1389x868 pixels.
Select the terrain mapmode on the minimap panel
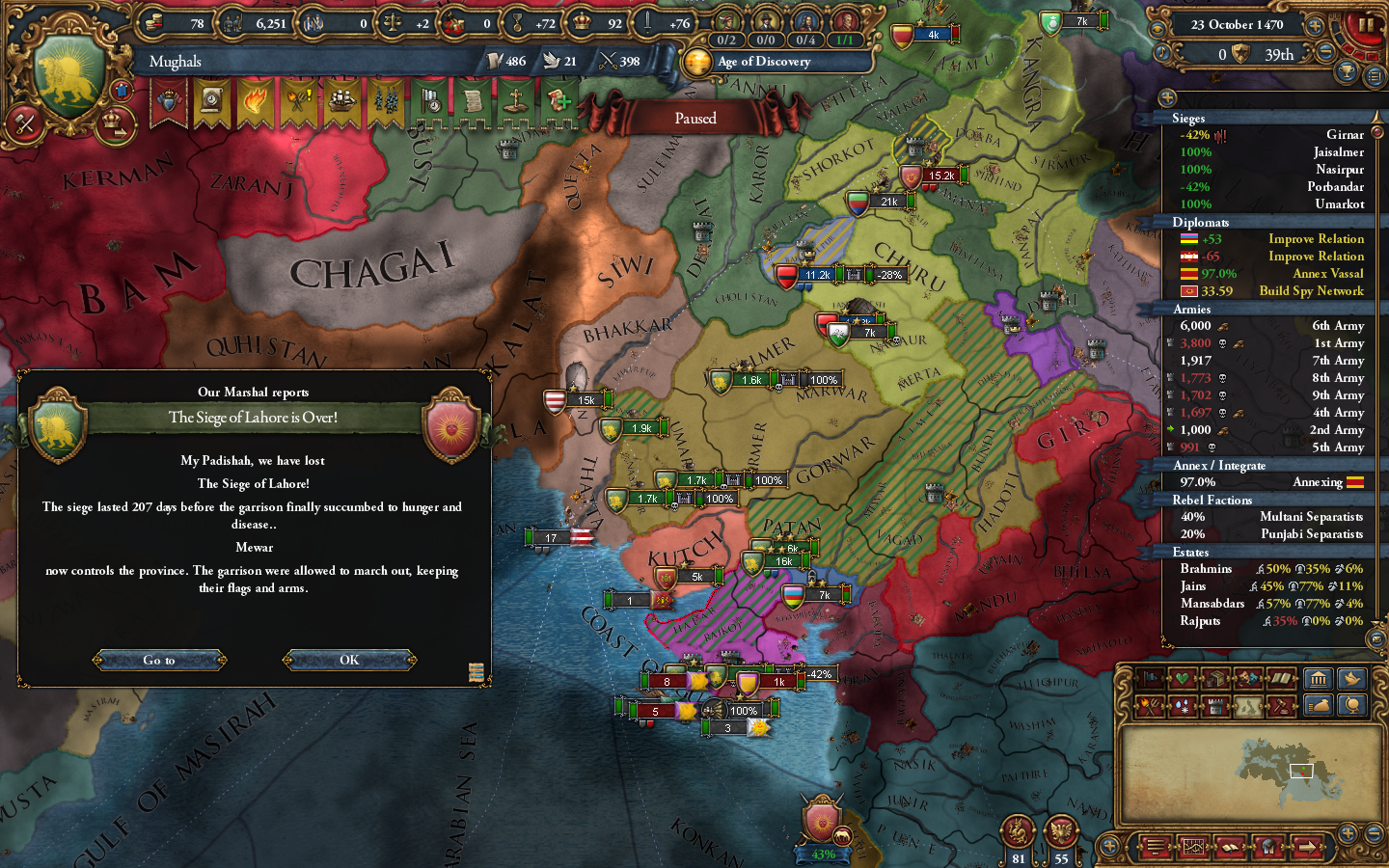[x=1249, y=706]
